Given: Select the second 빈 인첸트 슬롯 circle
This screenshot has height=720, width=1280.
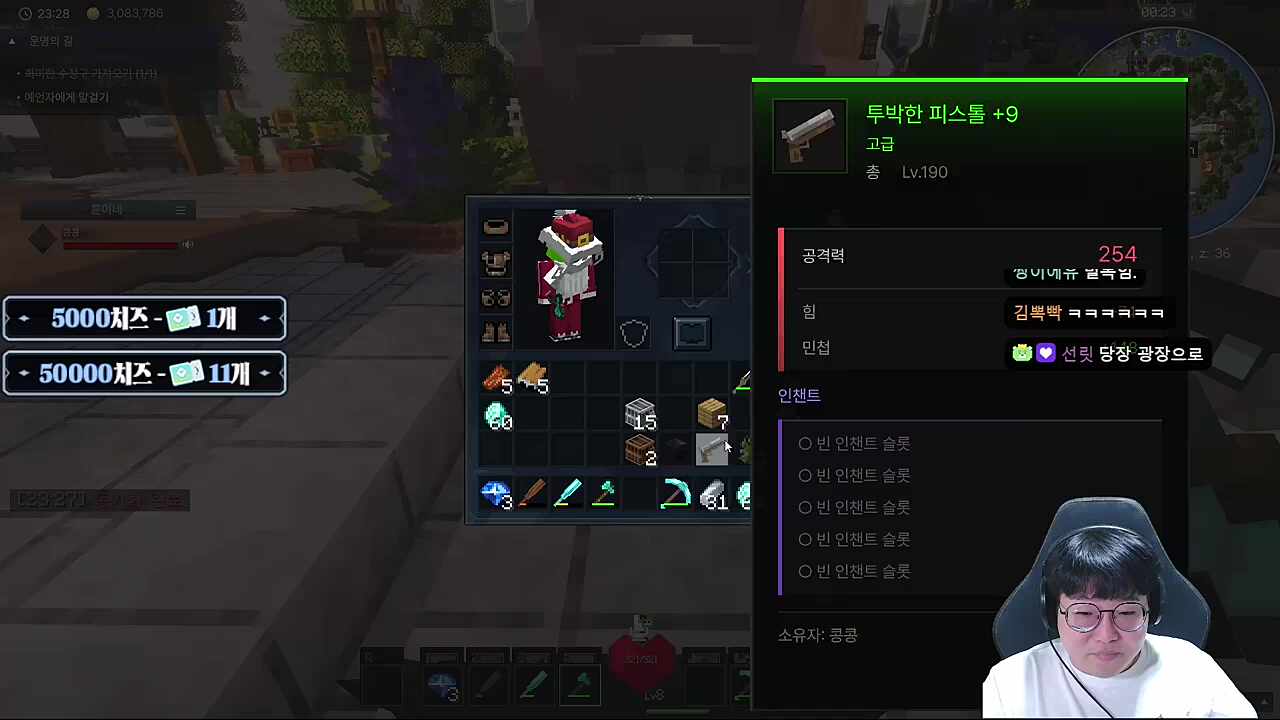Looking at the screenshot, I should [805, 475].
